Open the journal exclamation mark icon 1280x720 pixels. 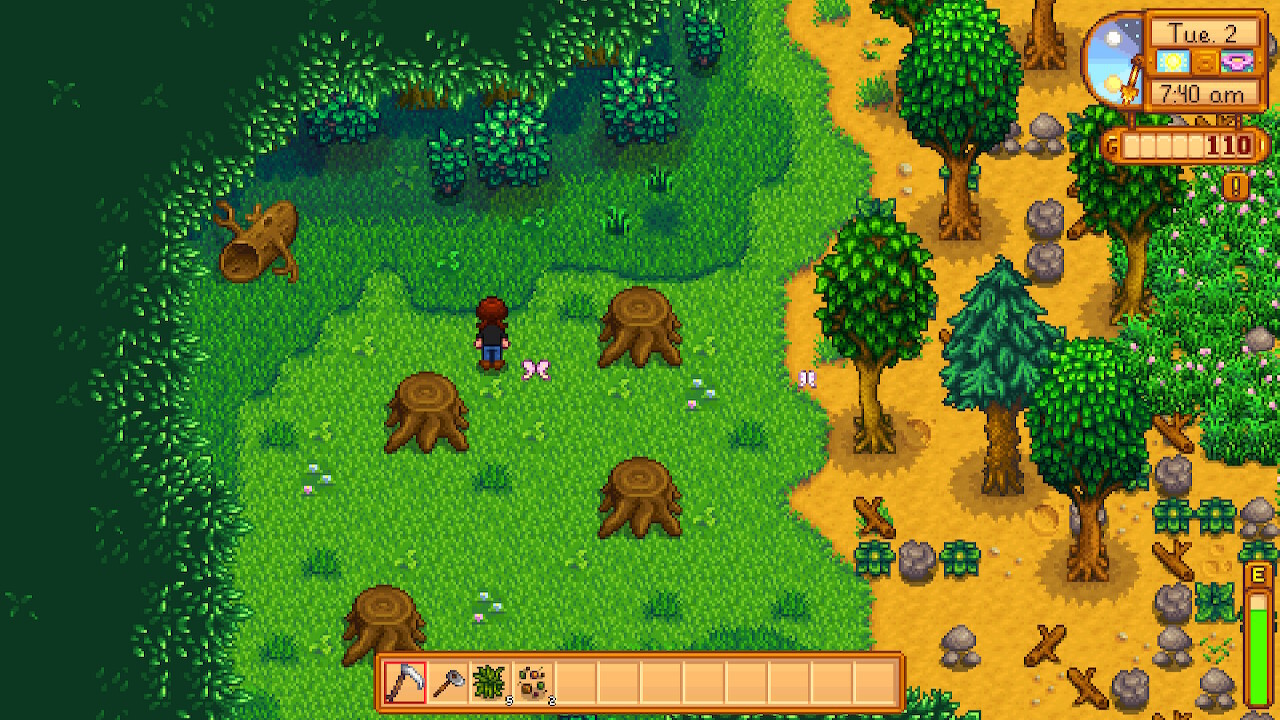click(1236, 186)
